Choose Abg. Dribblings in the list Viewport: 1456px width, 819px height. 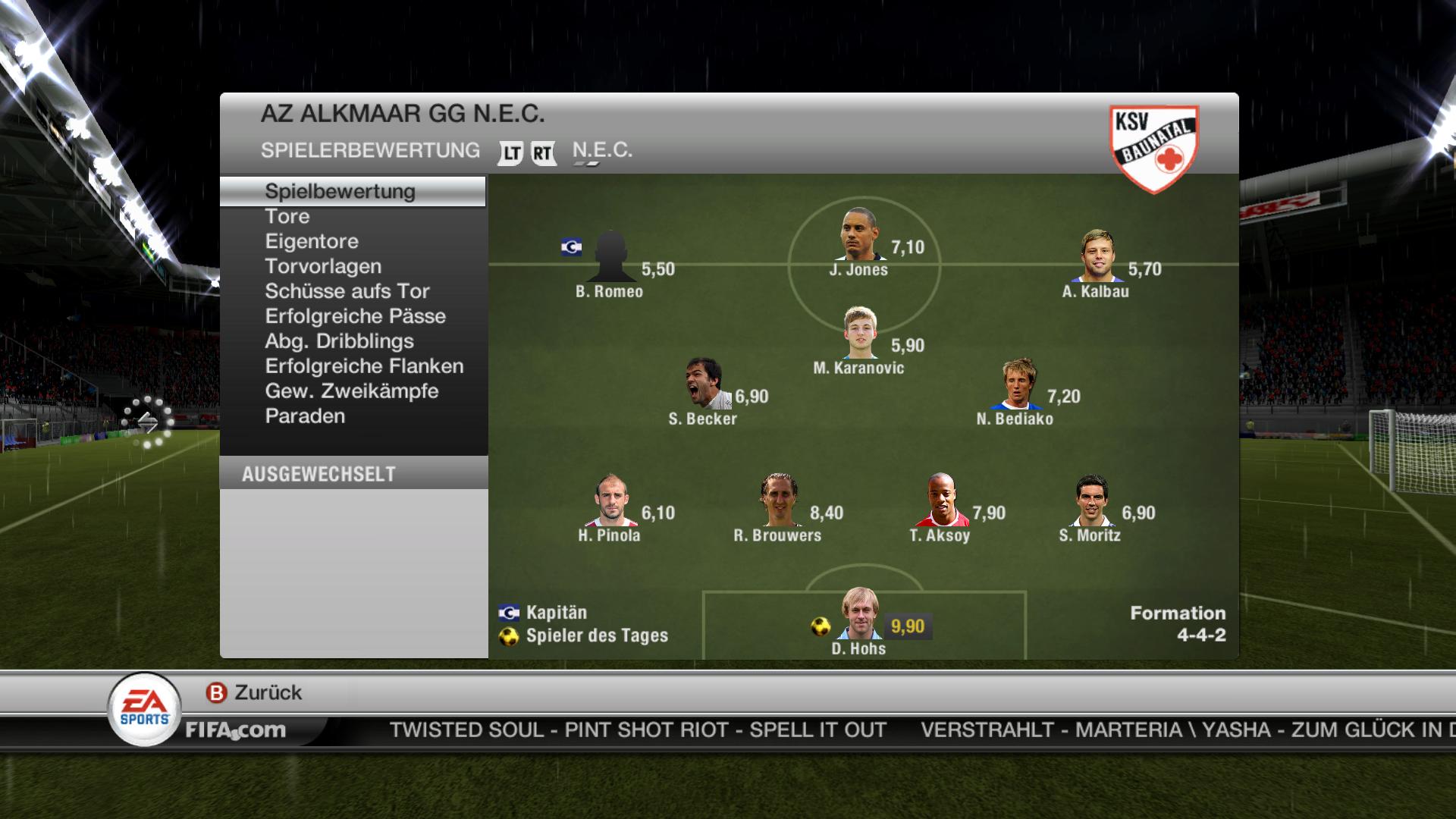click(339, 342)
